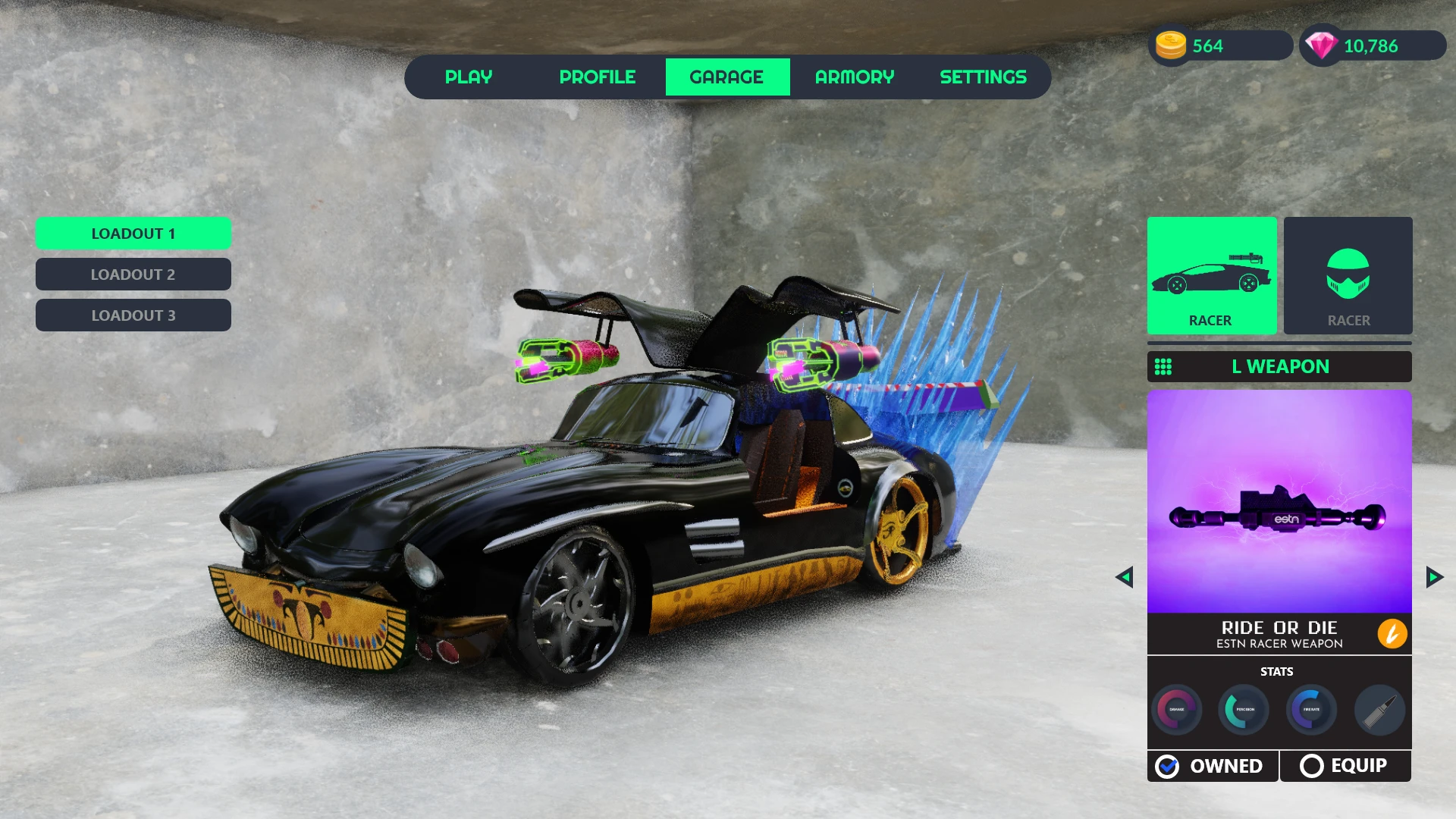Choose Loadout 1
This screenshot has height=819, width=1456.
(133, 234)
